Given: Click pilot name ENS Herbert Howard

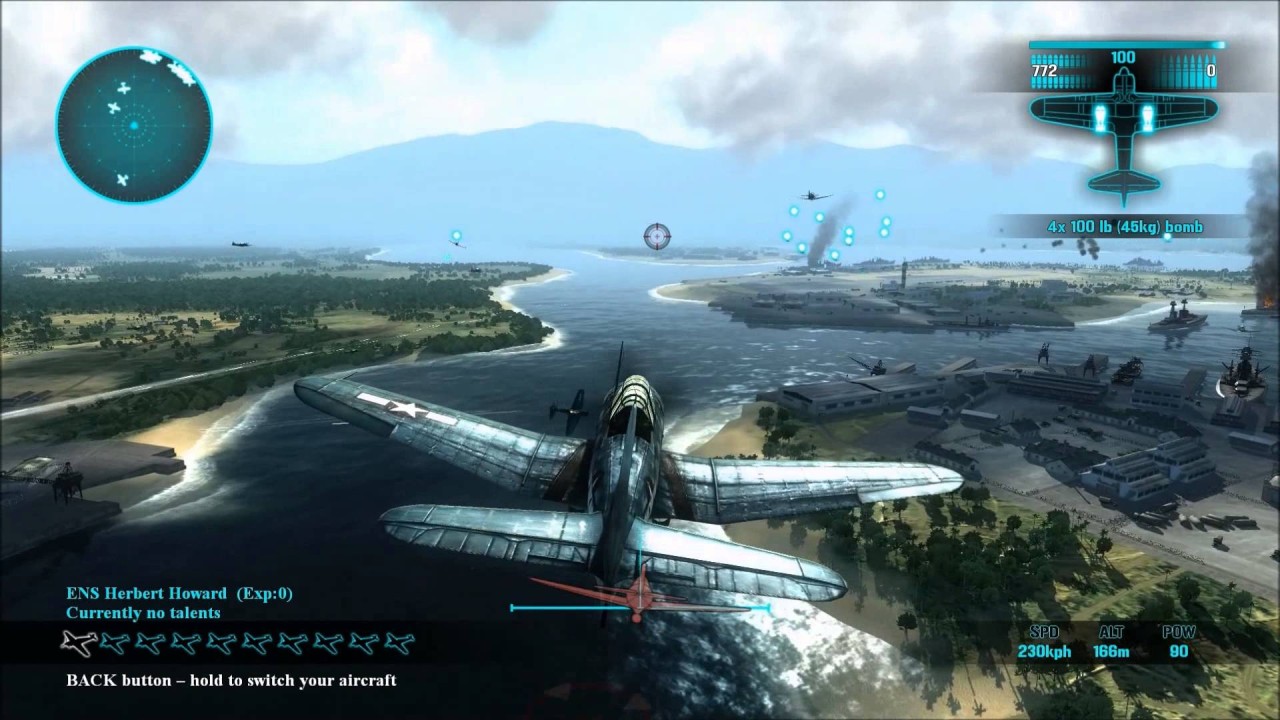Looking at the screenshot, I should pos(146,594).
